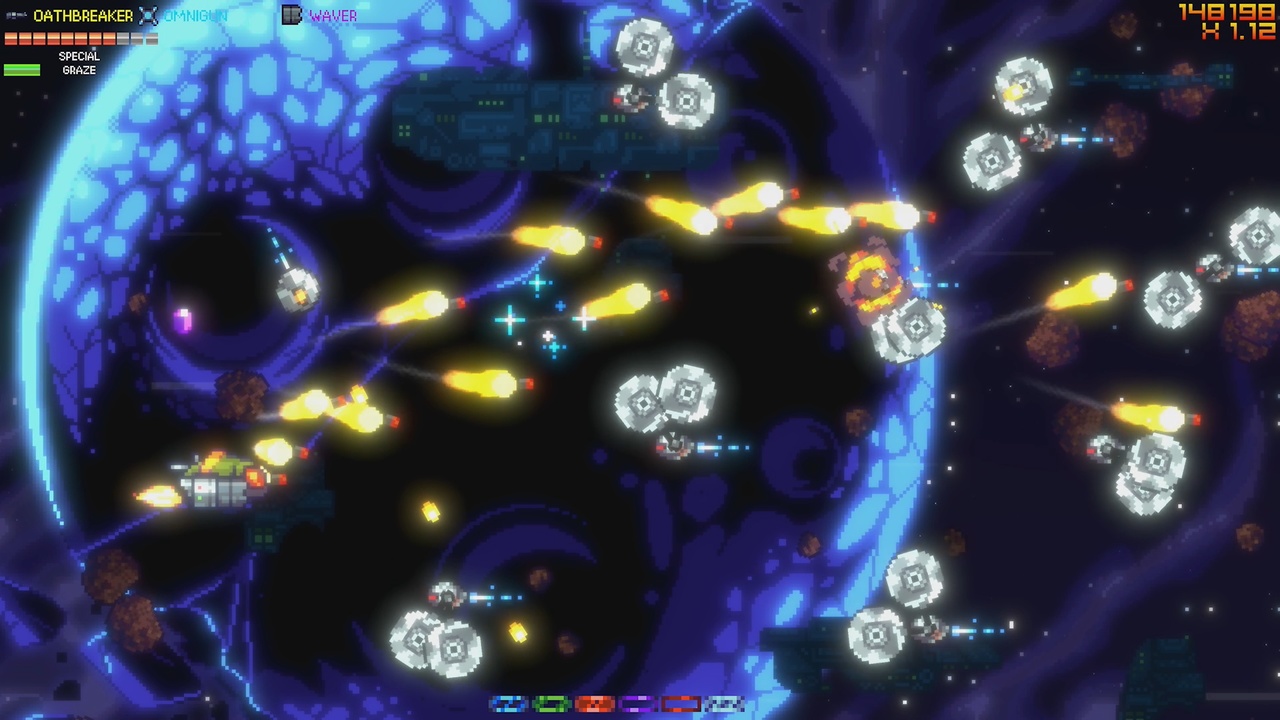Click the orange explosion enemy on the right
1280x720 pixels.
coord(872,280)
